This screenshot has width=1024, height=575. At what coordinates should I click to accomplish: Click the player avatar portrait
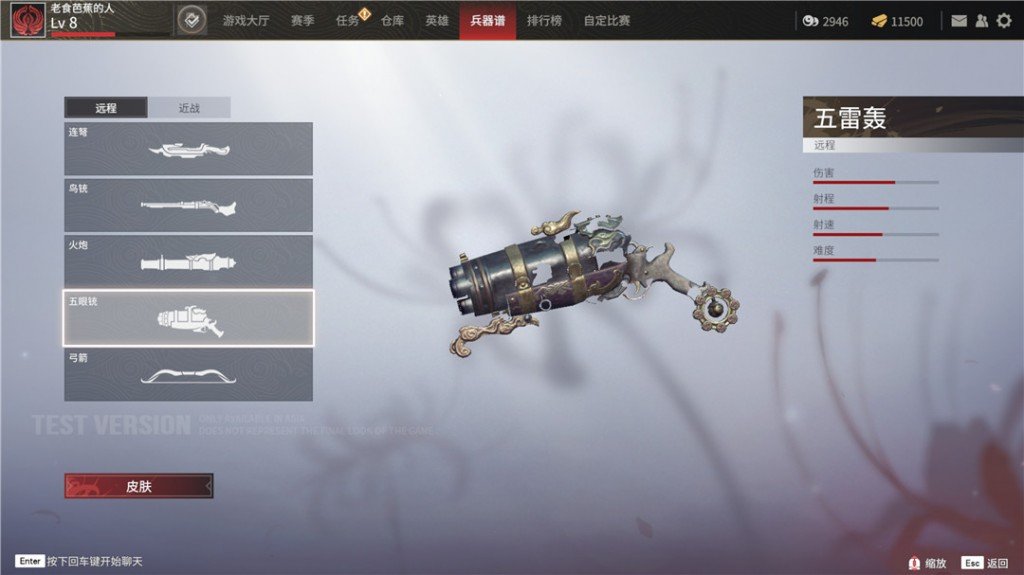pos(27,21)
